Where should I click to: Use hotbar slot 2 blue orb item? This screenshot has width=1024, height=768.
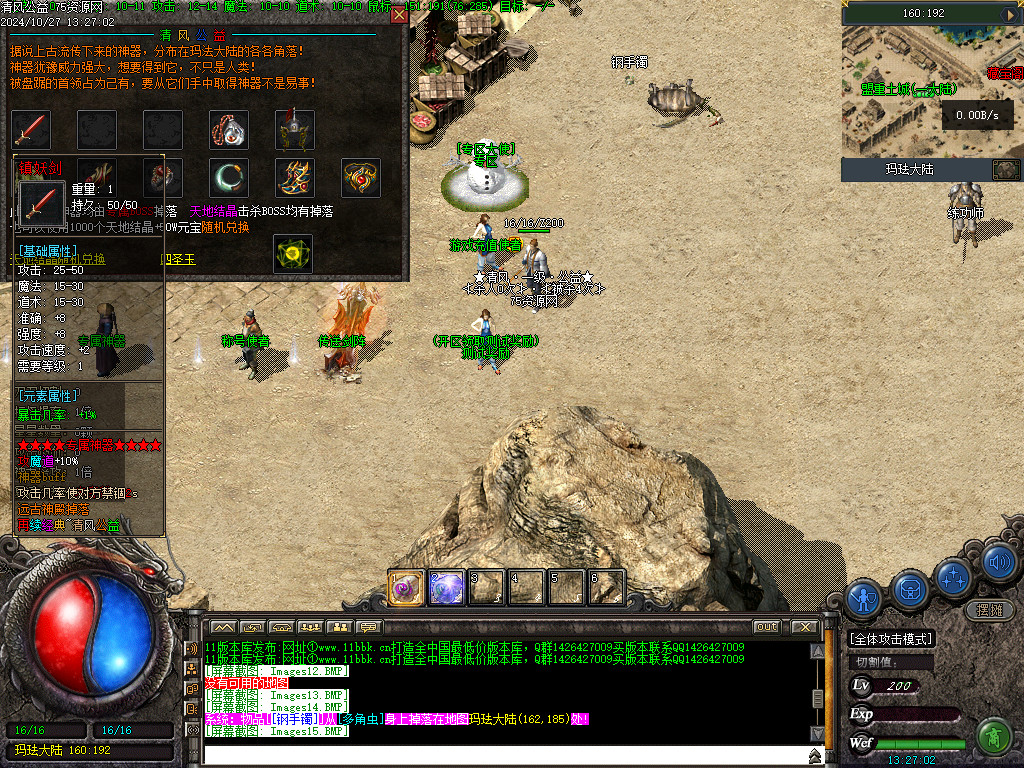click(446, 587)
